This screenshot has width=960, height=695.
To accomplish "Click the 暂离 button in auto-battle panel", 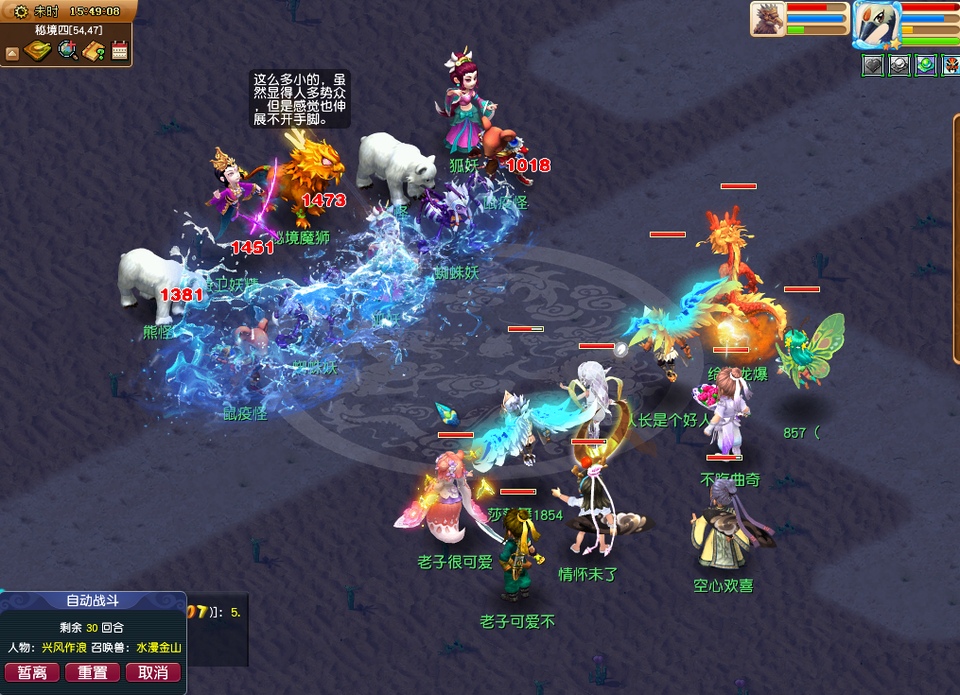I will coord(32,673).
